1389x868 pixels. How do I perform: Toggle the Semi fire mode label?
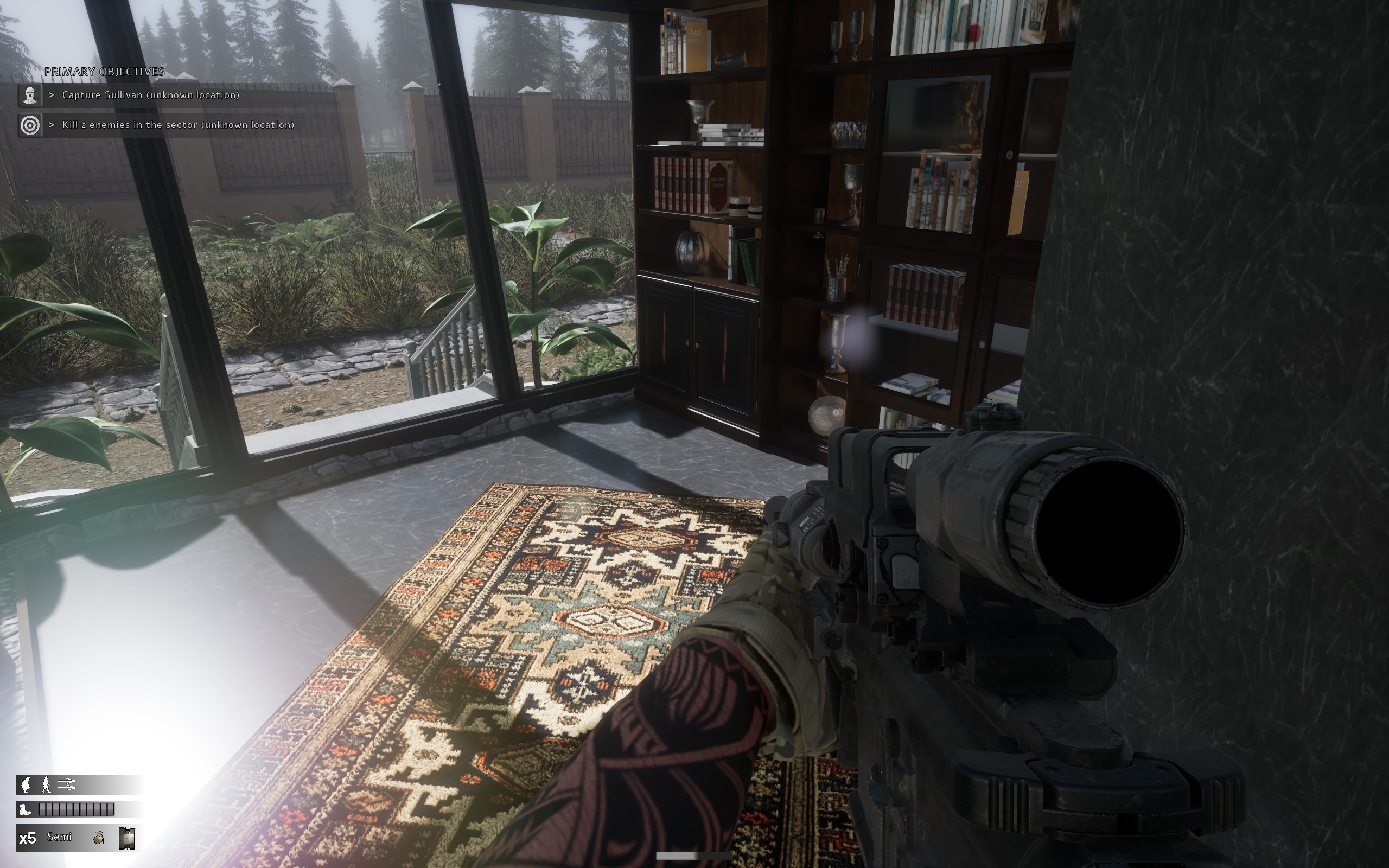[59, 837]
